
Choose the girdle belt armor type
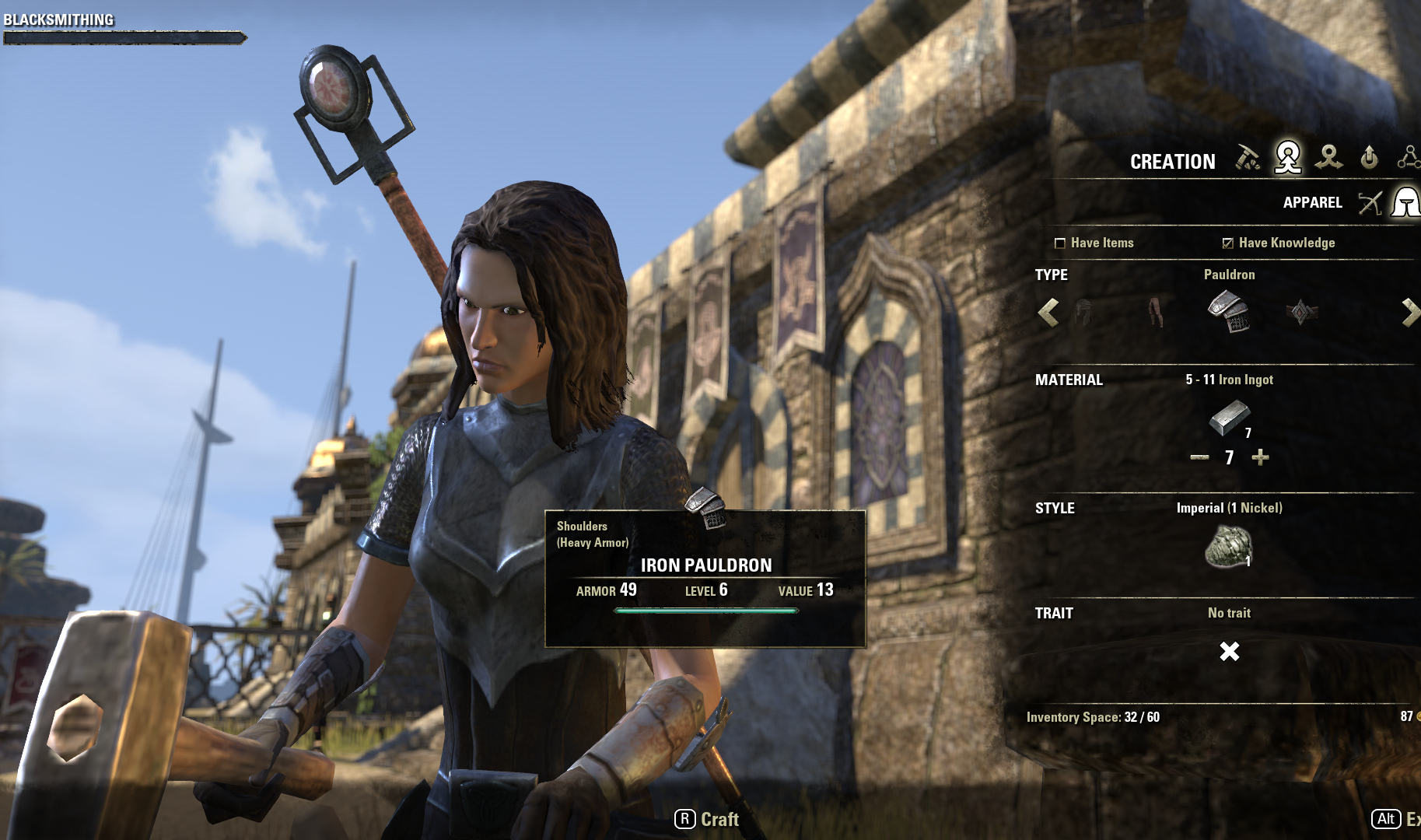1302,313
